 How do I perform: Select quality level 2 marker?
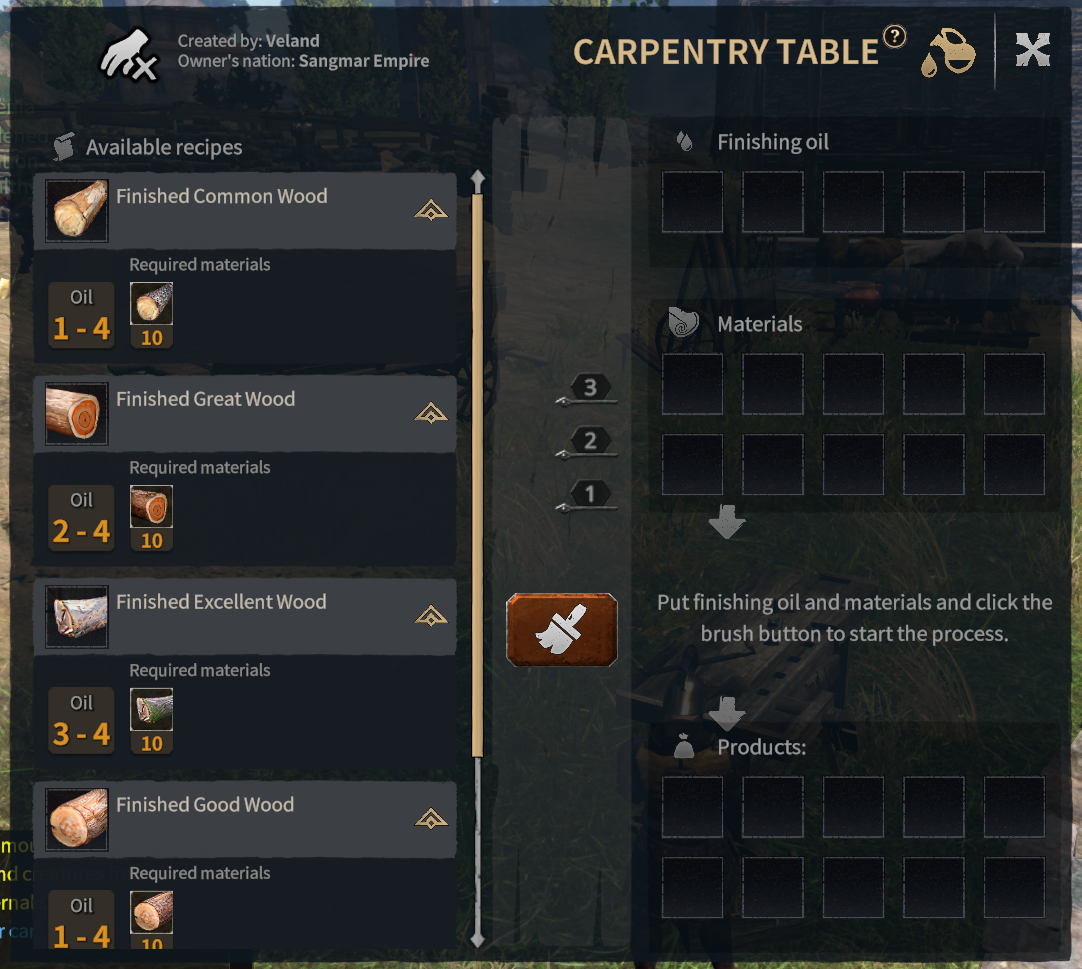pos(589,441)
